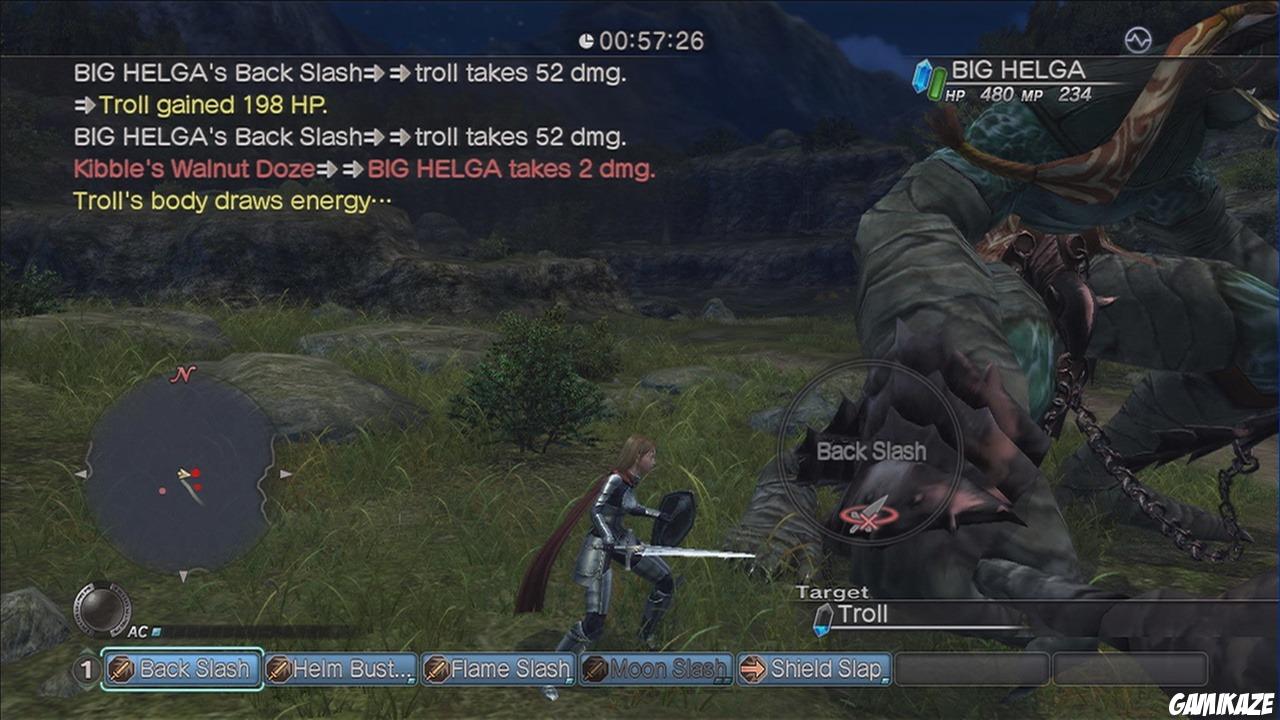Select the Shield Slap arrow icon
This screenshot has width=1280, height=720.
tap(752, 670)
